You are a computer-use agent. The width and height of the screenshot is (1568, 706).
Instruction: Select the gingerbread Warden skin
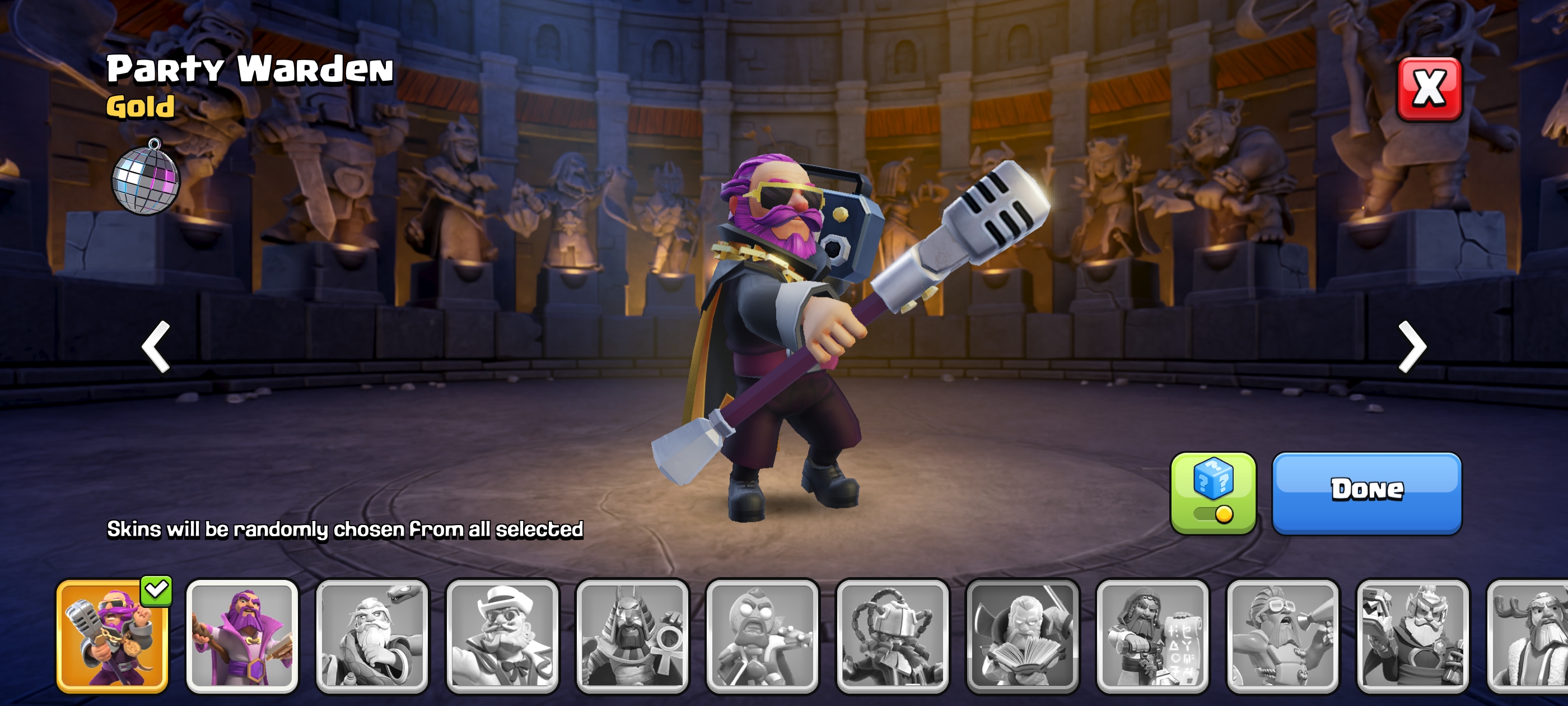(x=762, y=636)
